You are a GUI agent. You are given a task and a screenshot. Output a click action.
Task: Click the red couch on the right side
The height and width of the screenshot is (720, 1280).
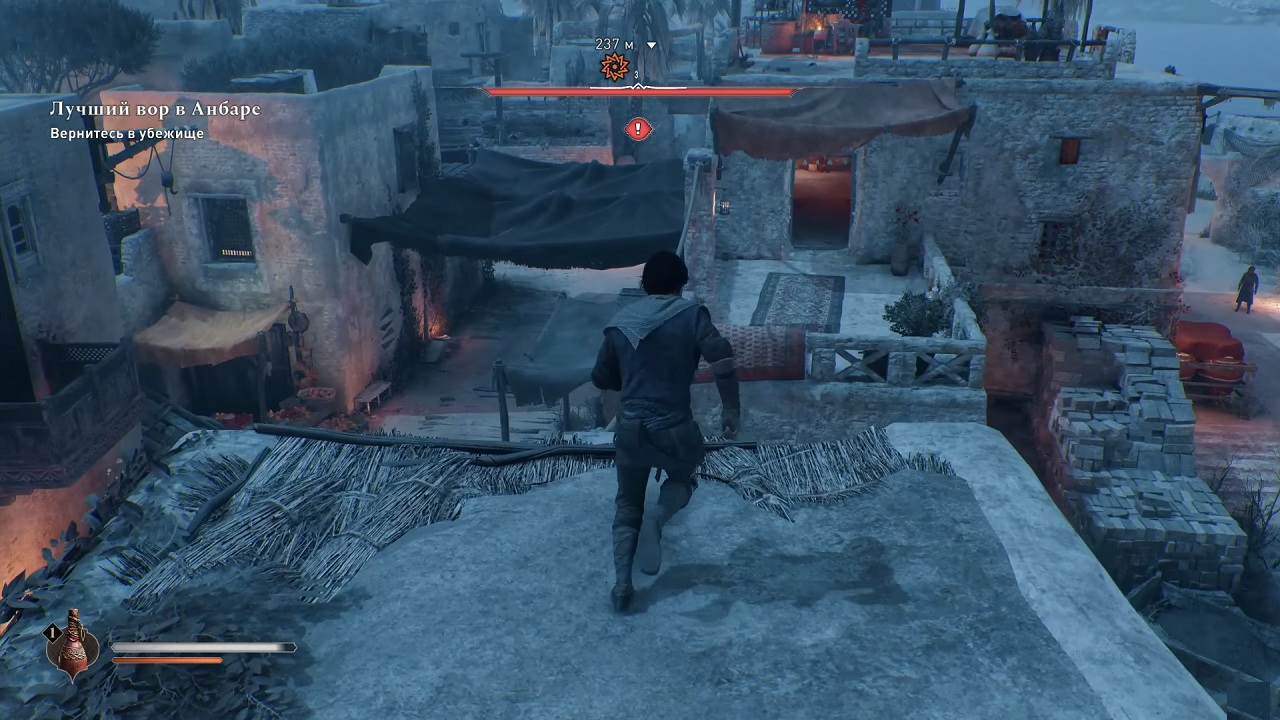tap(1212, 345)
